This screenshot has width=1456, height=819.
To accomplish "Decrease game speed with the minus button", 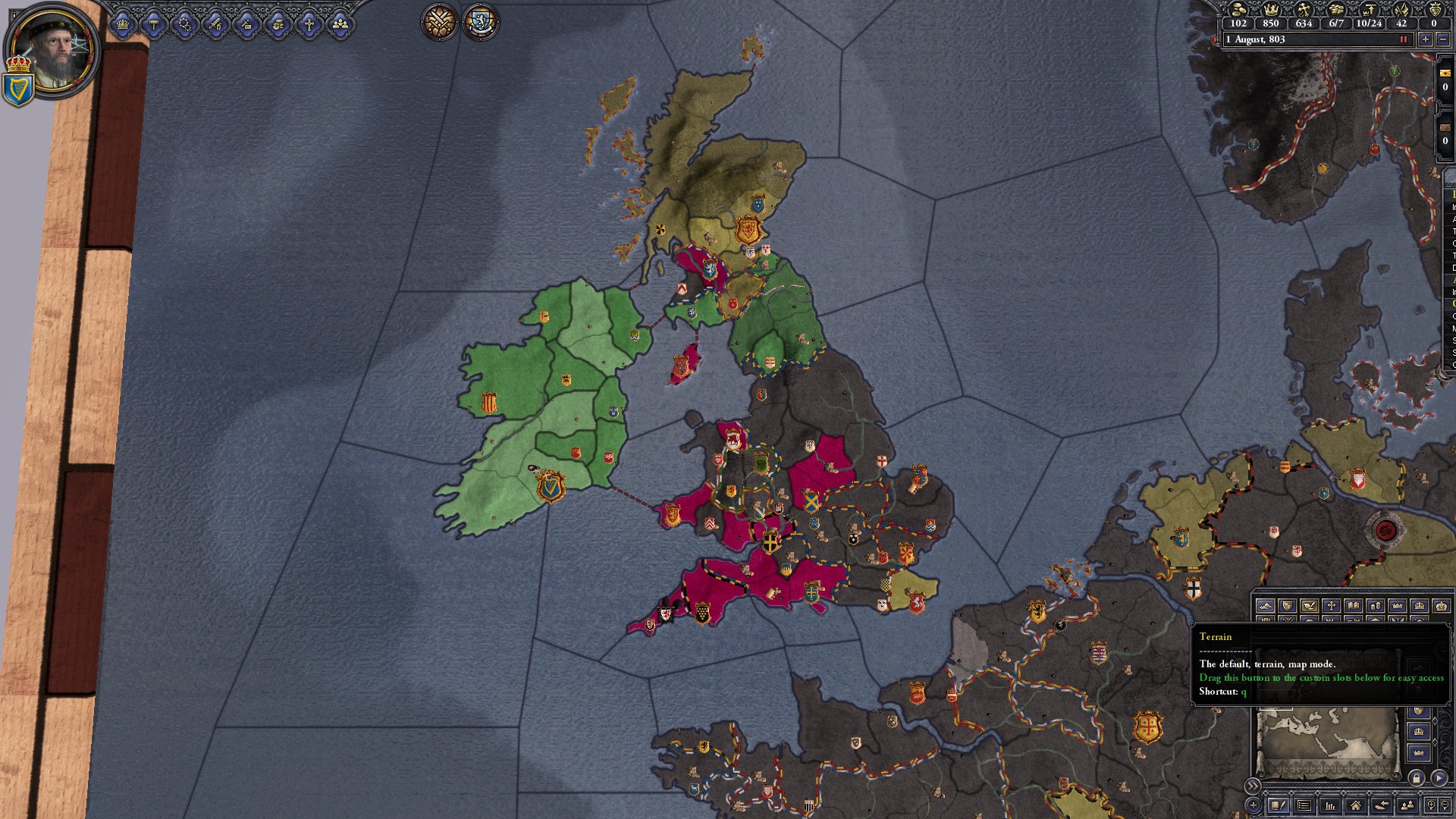I will click(1443, 39).
